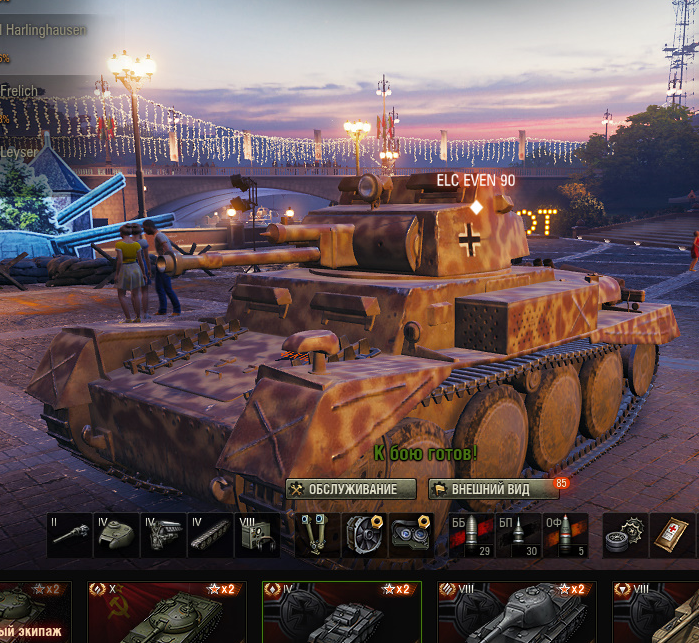Screen dimensions: 699x643
Task: Open the ventilation fan equipment slot
Action: point(364,535)
